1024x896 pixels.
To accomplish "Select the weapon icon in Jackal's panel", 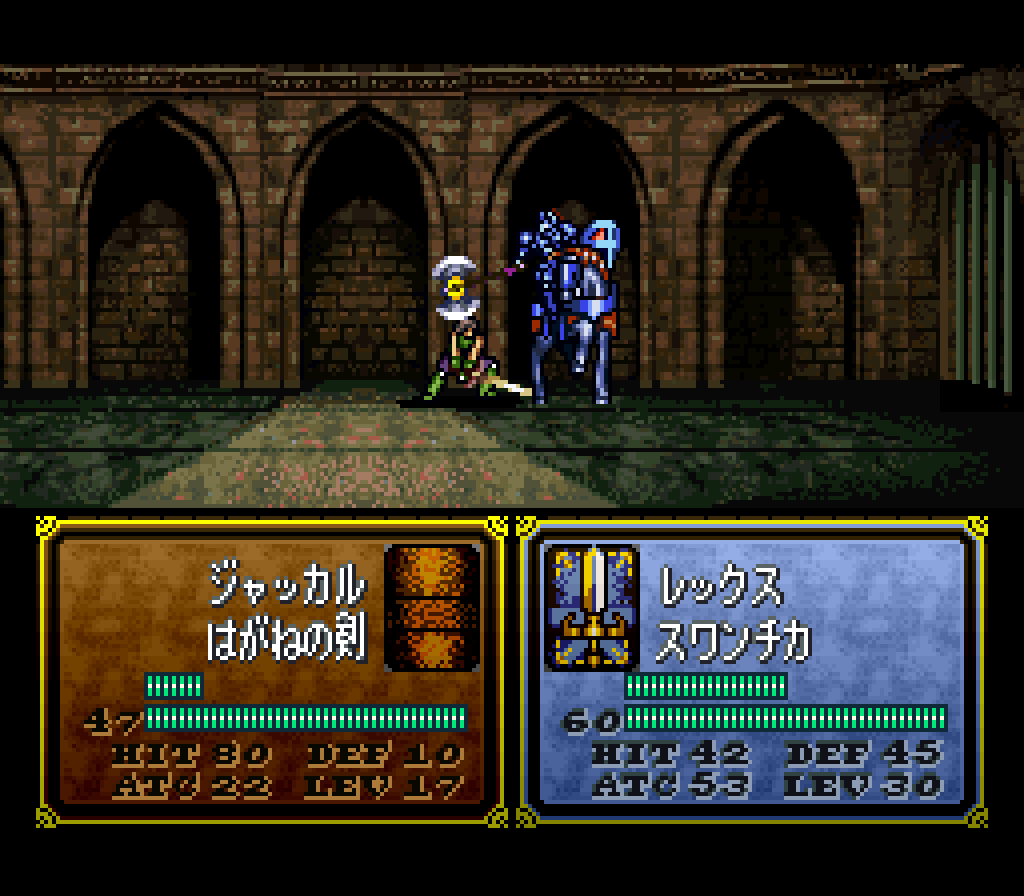I will [x=432, y=607].
